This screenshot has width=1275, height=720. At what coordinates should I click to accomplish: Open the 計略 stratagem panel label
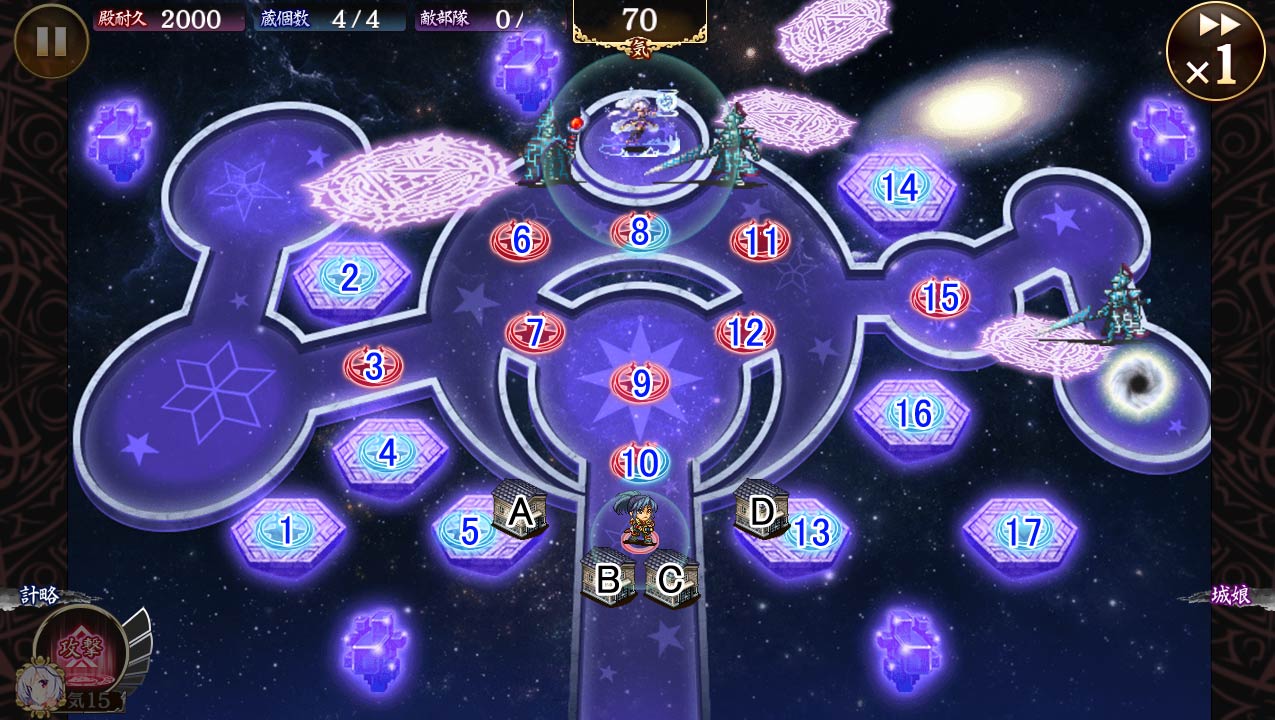(x=40, y=596)
